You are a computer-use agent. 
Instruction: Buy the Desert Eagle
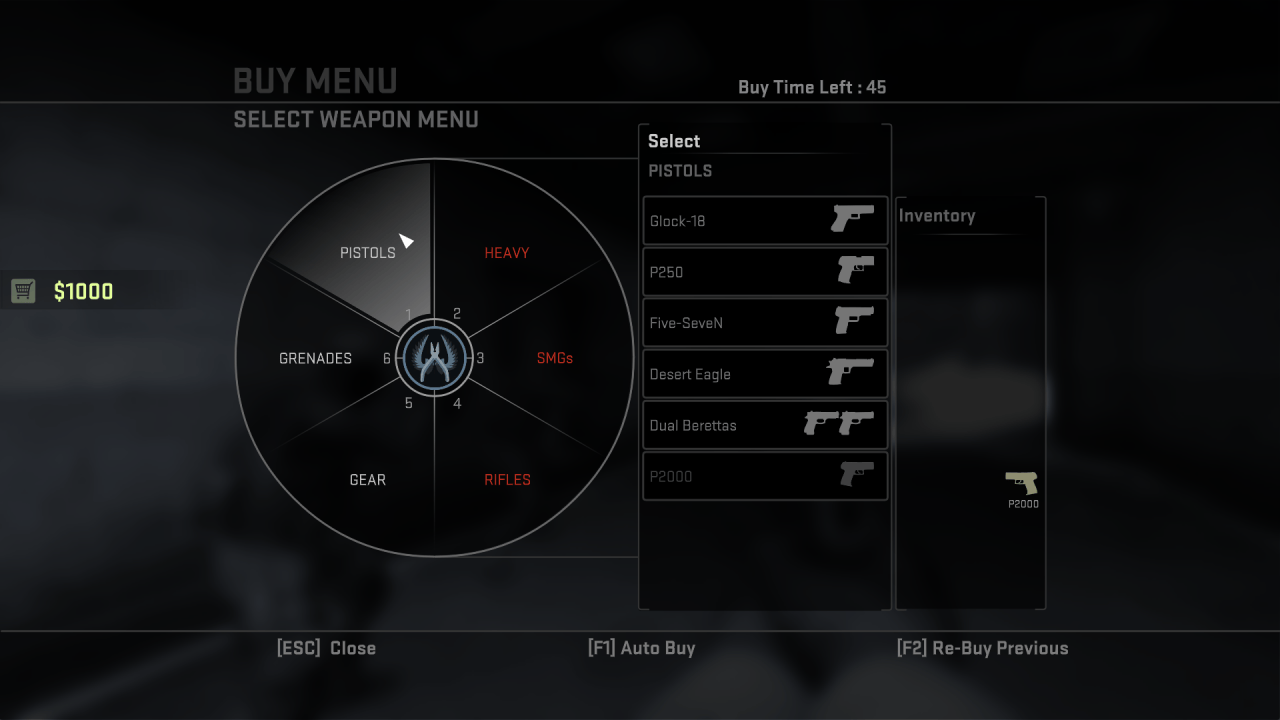(765, 374)
